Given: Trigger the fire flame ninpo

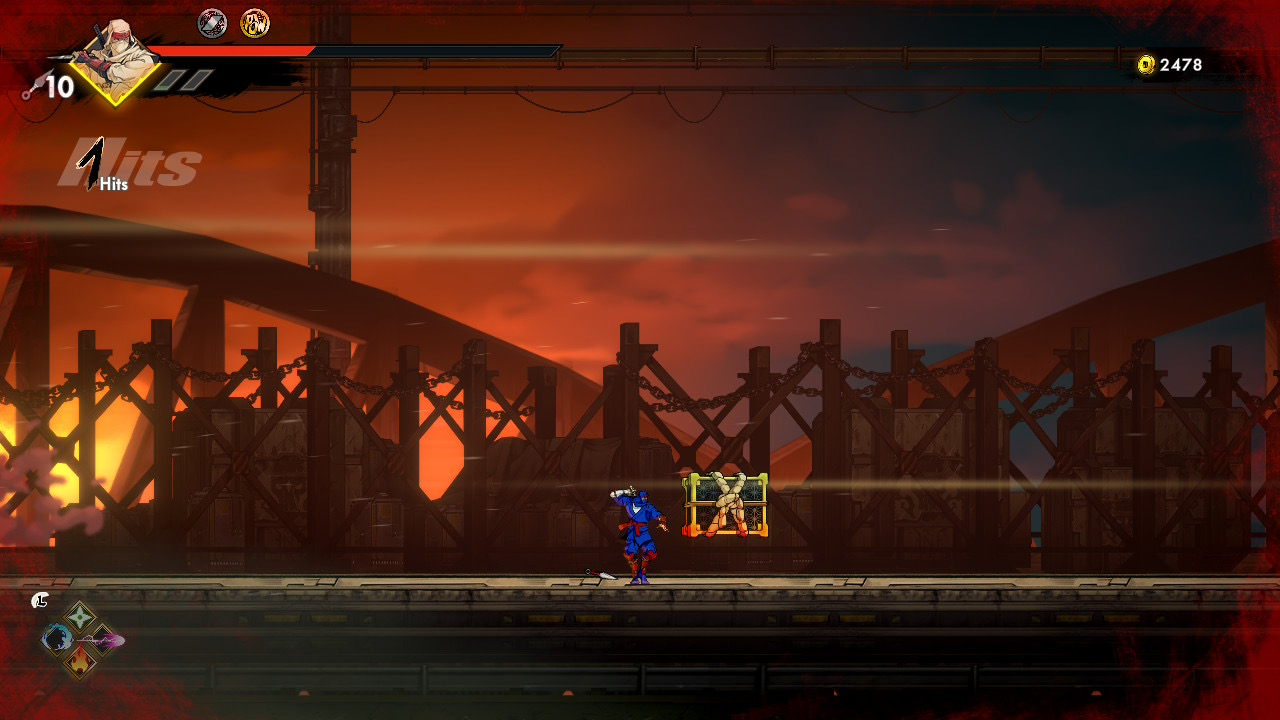Looking at the screenshot, I should tap(80, 661).
